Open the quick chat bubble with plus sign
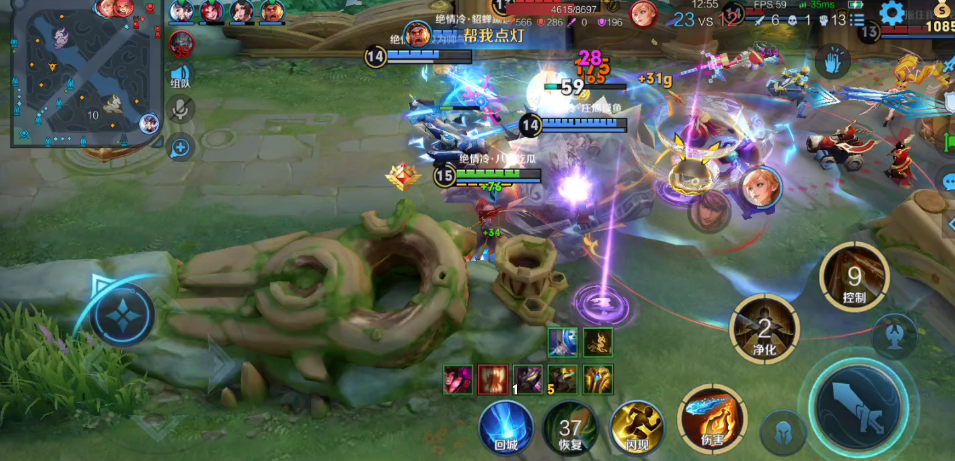 (x=181, y=148)
